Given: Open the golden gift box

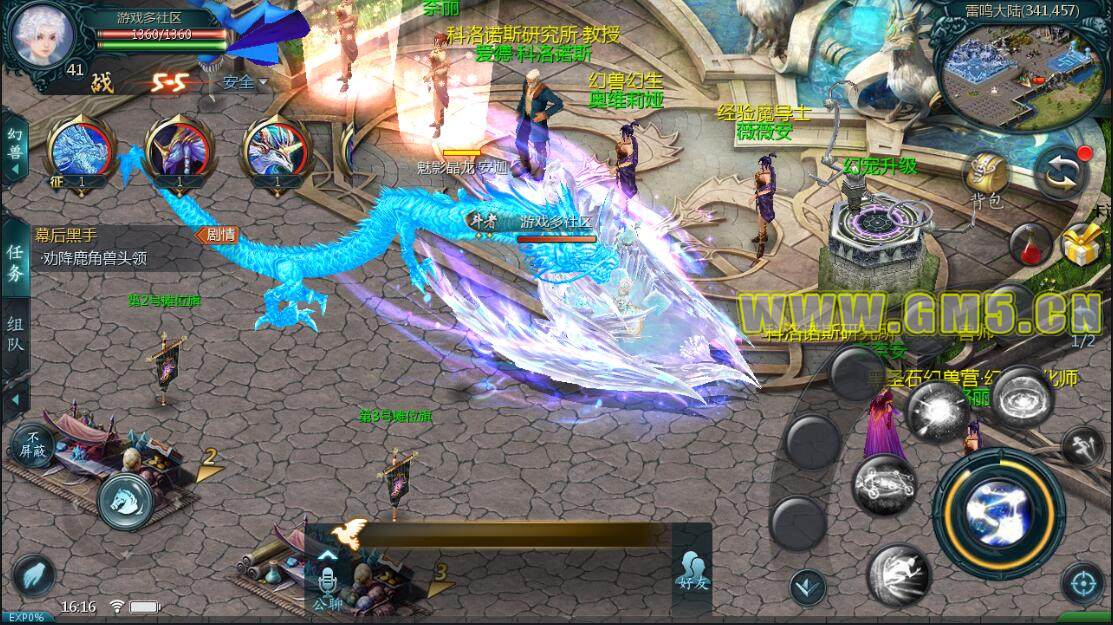Looking at the screenshot, I should pyautogui.click(x=1081, y=243).
